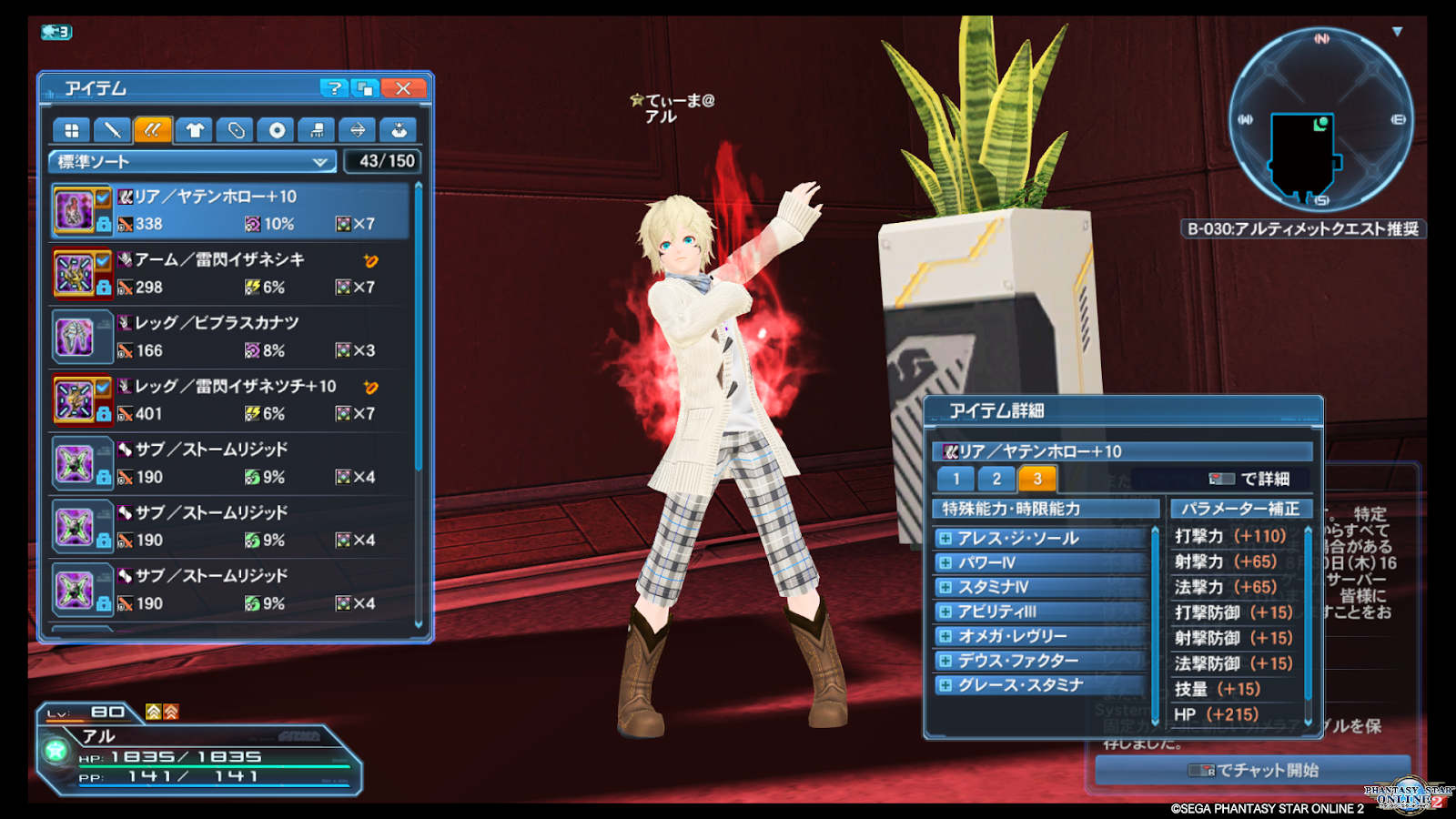
Task: Switch to page 1 of item details
Action: click(x=955, y=479)
